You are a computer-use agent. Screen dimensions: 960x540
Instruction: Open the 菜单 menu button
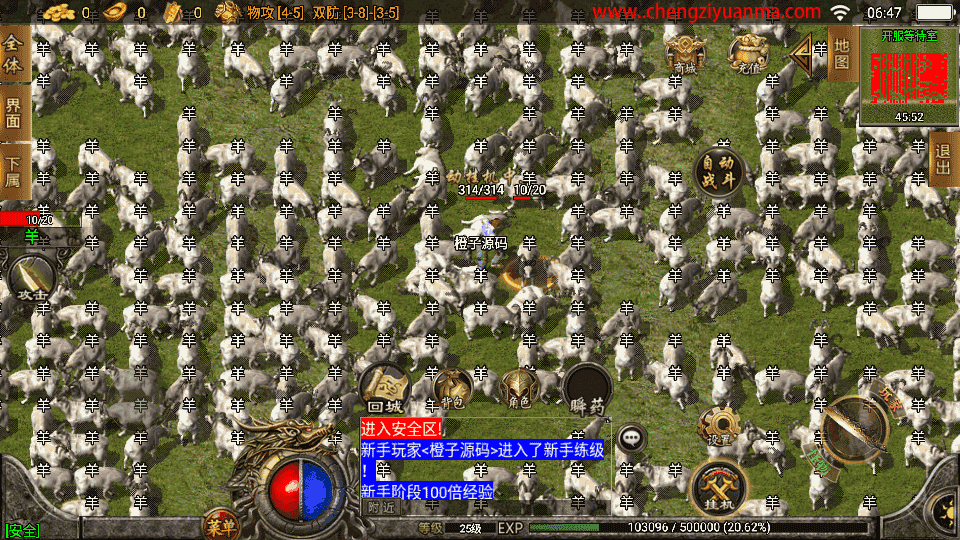pyautogui.click(x=221, y=524)
